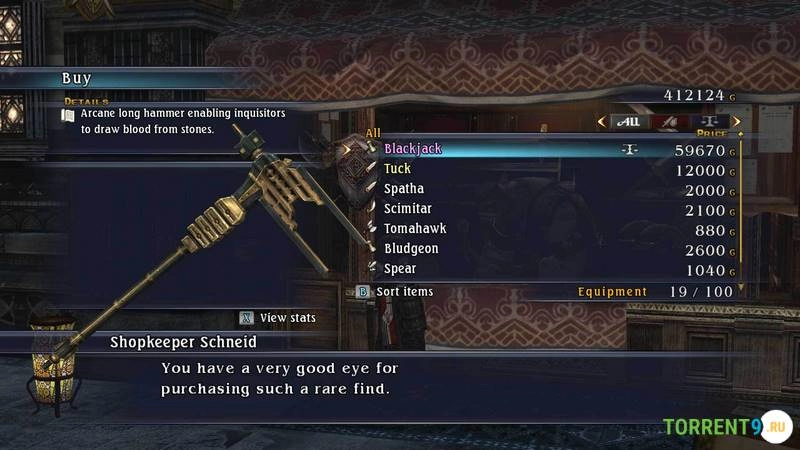
Task: Open the red feather category tab
Action: coord(668,122)
